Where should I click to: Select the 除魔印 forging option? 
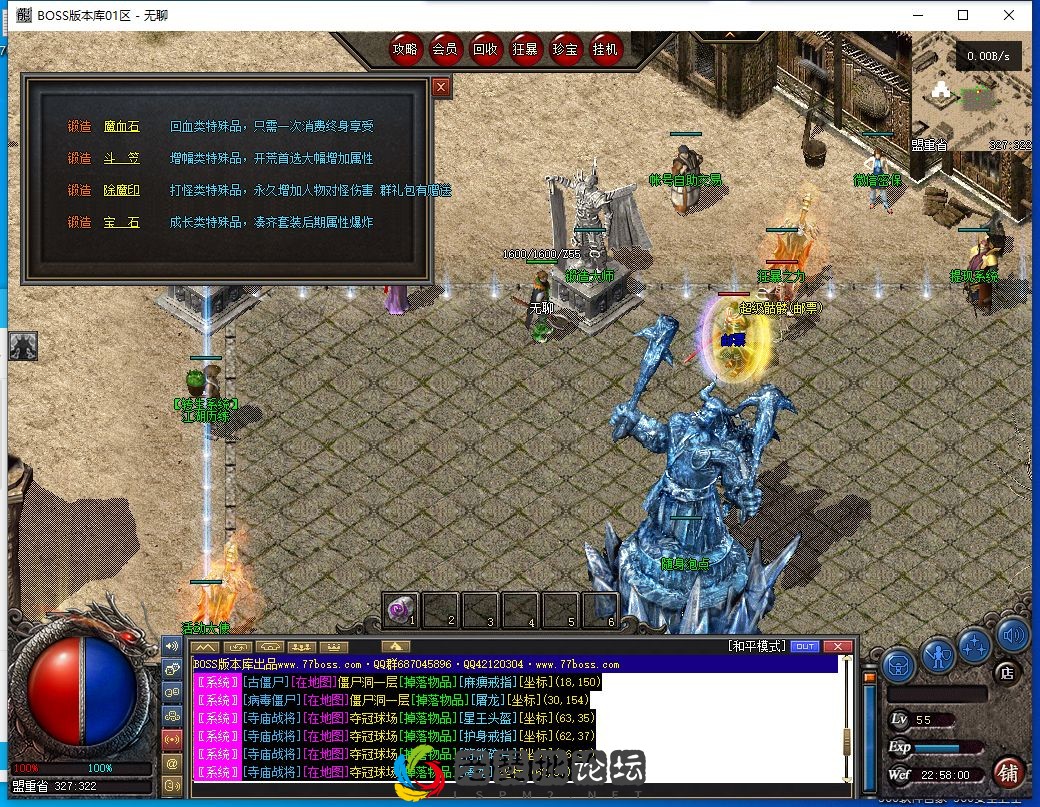click(x=122, y=190)
